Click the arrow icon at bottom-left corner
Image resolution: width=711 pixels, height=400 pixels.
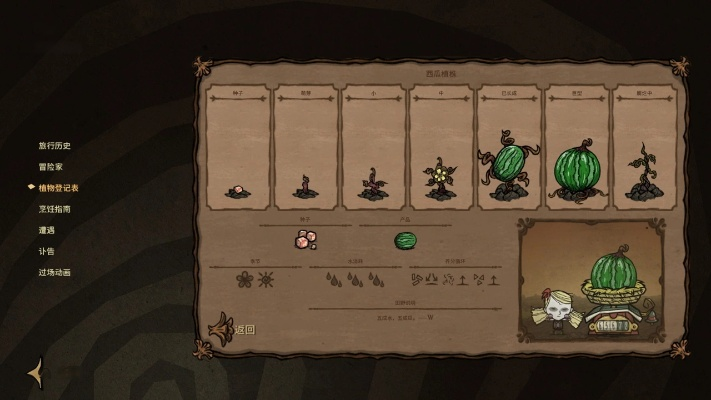click(35, 371)
